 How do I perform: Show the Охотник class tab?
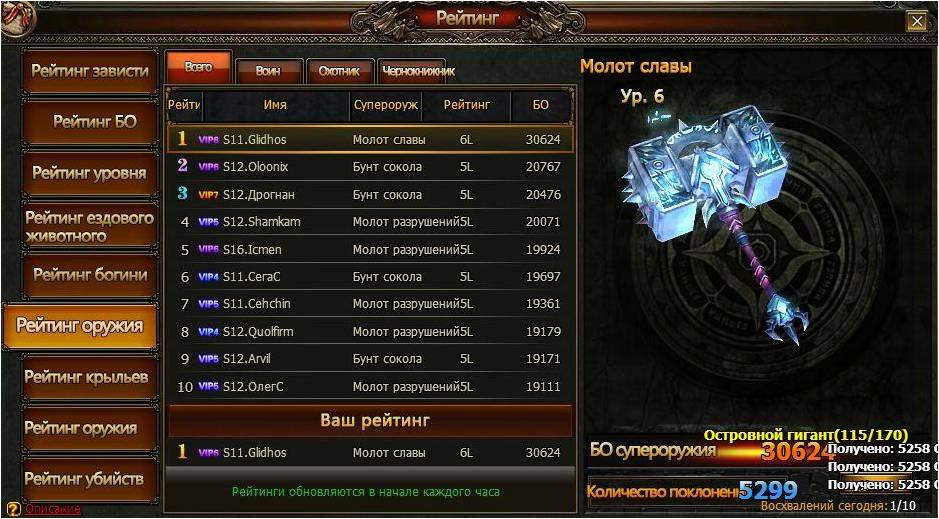click(x=339, y=71)
